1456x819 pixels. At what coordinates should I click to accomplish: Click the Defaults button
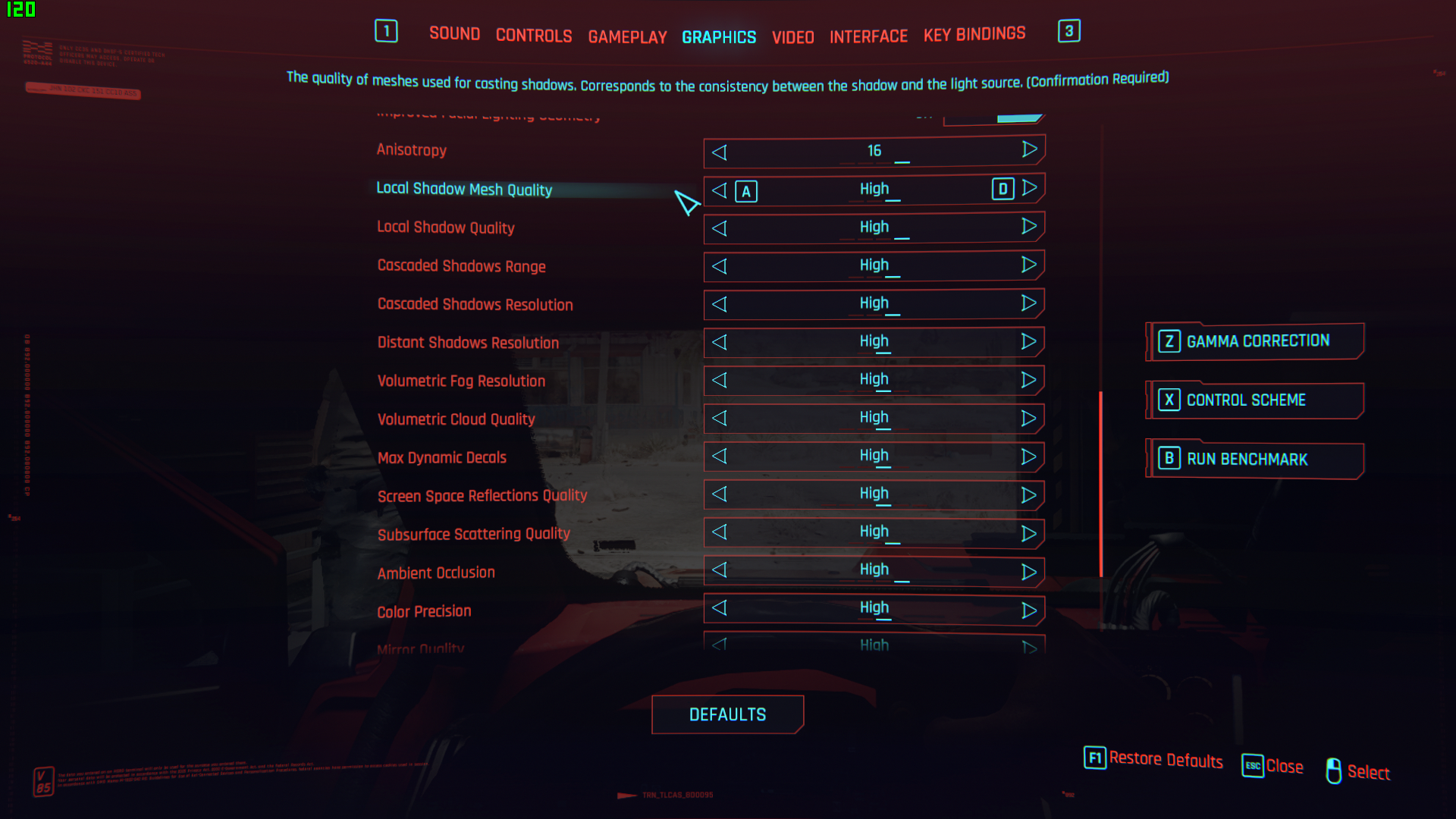(727, 714)
